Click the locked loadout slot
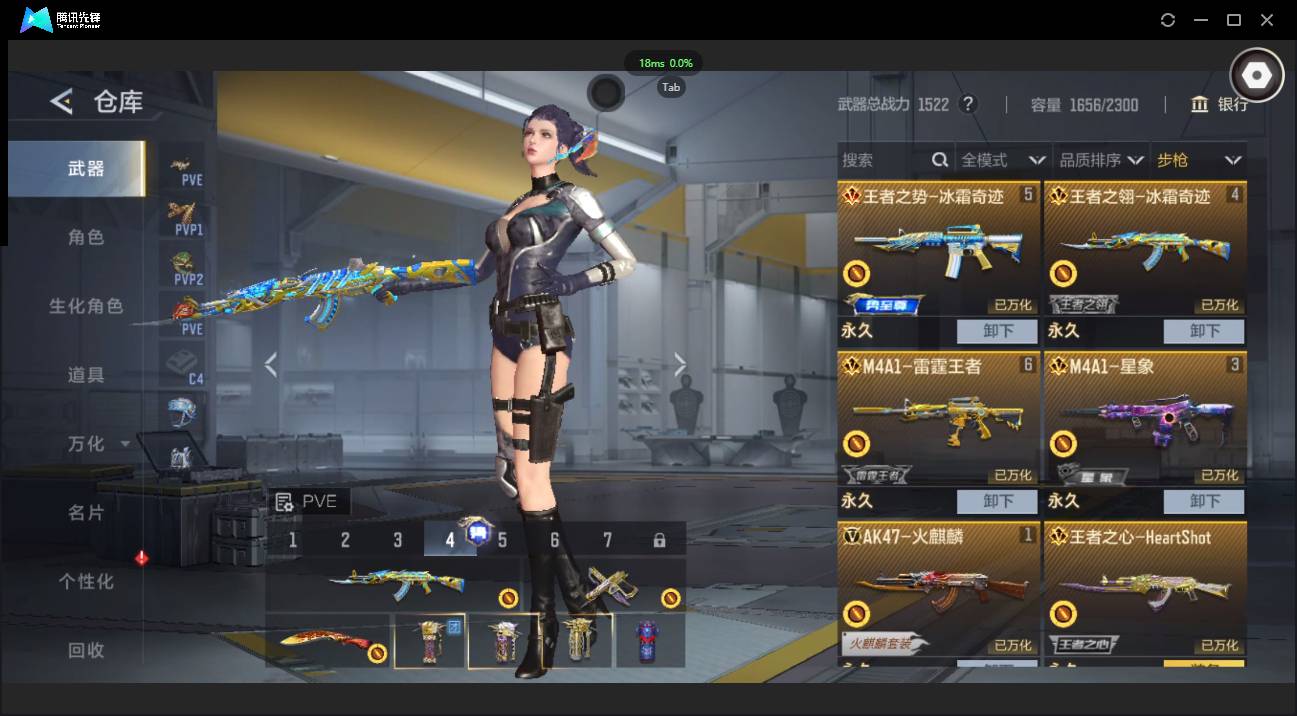 click(x=659, y=540)
